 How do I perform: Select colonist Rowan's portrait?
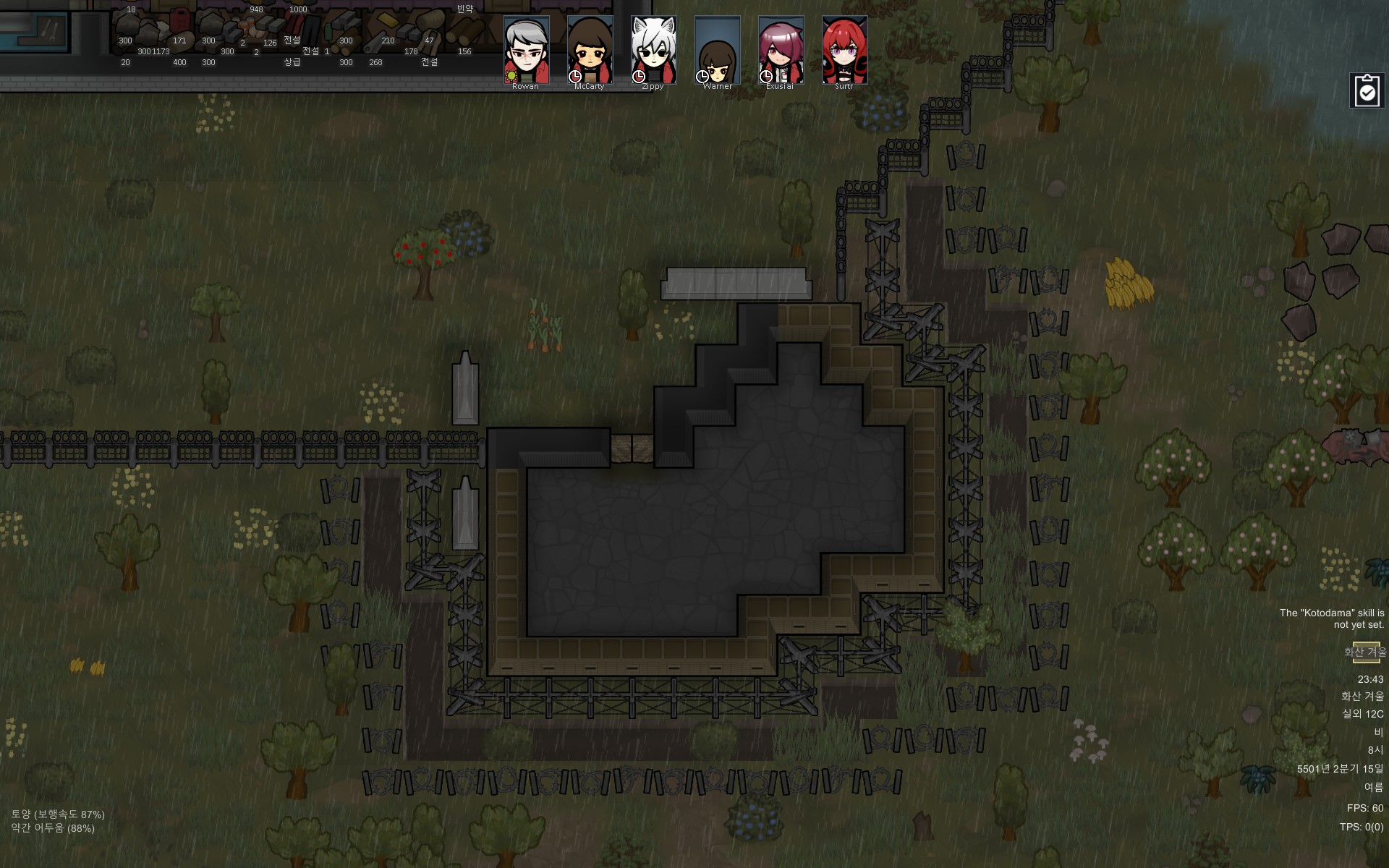click(526, 51)
